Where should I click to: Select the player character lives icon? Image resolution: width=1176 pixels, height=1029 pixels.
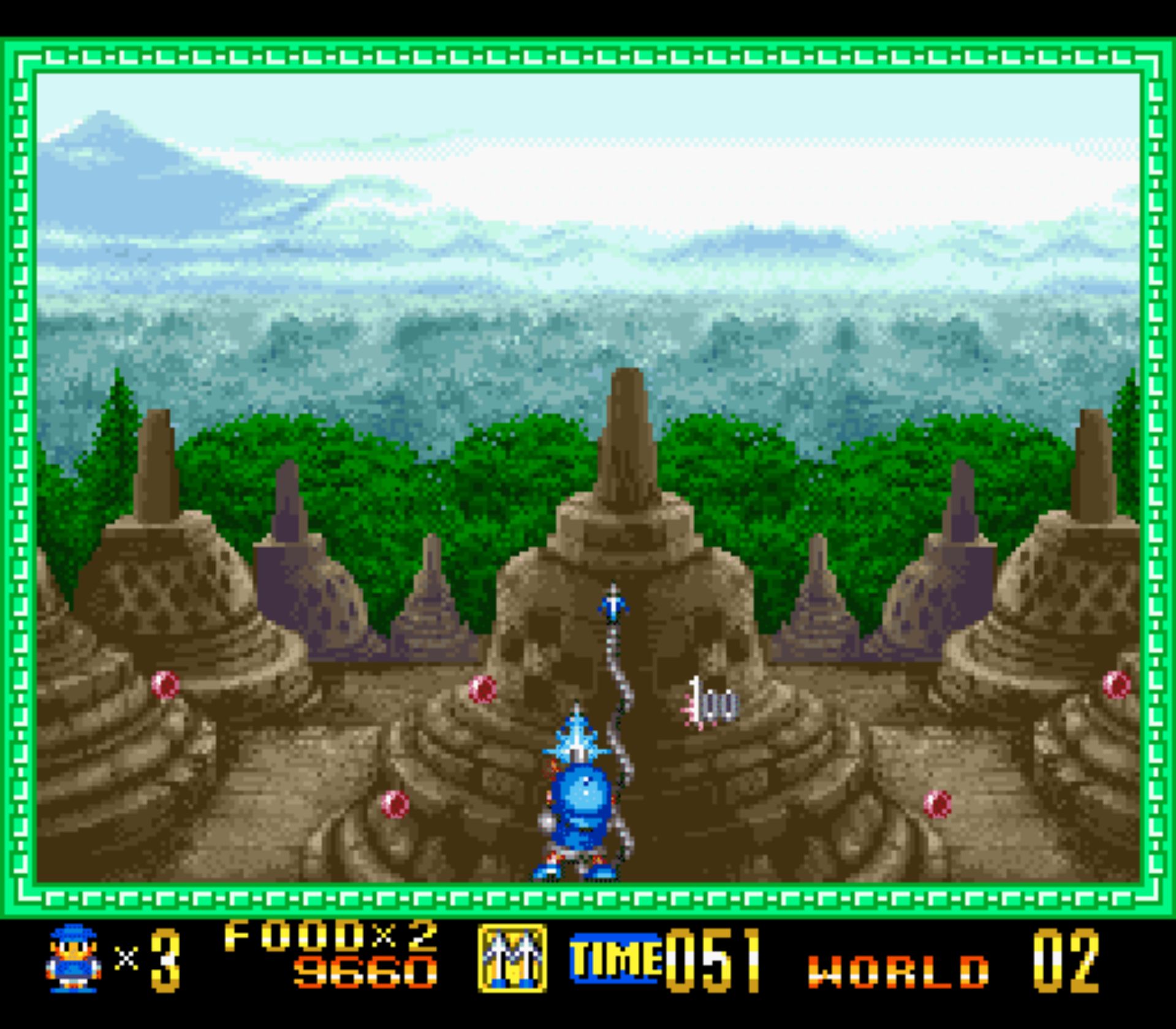(74, 959)
